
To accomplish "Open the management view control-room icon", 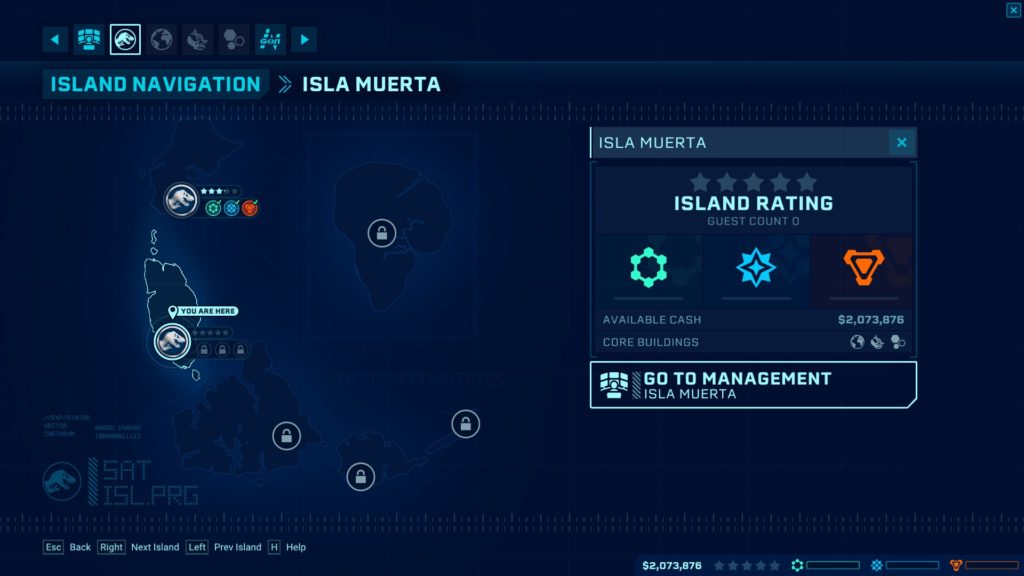I will [x=90, y=40].
